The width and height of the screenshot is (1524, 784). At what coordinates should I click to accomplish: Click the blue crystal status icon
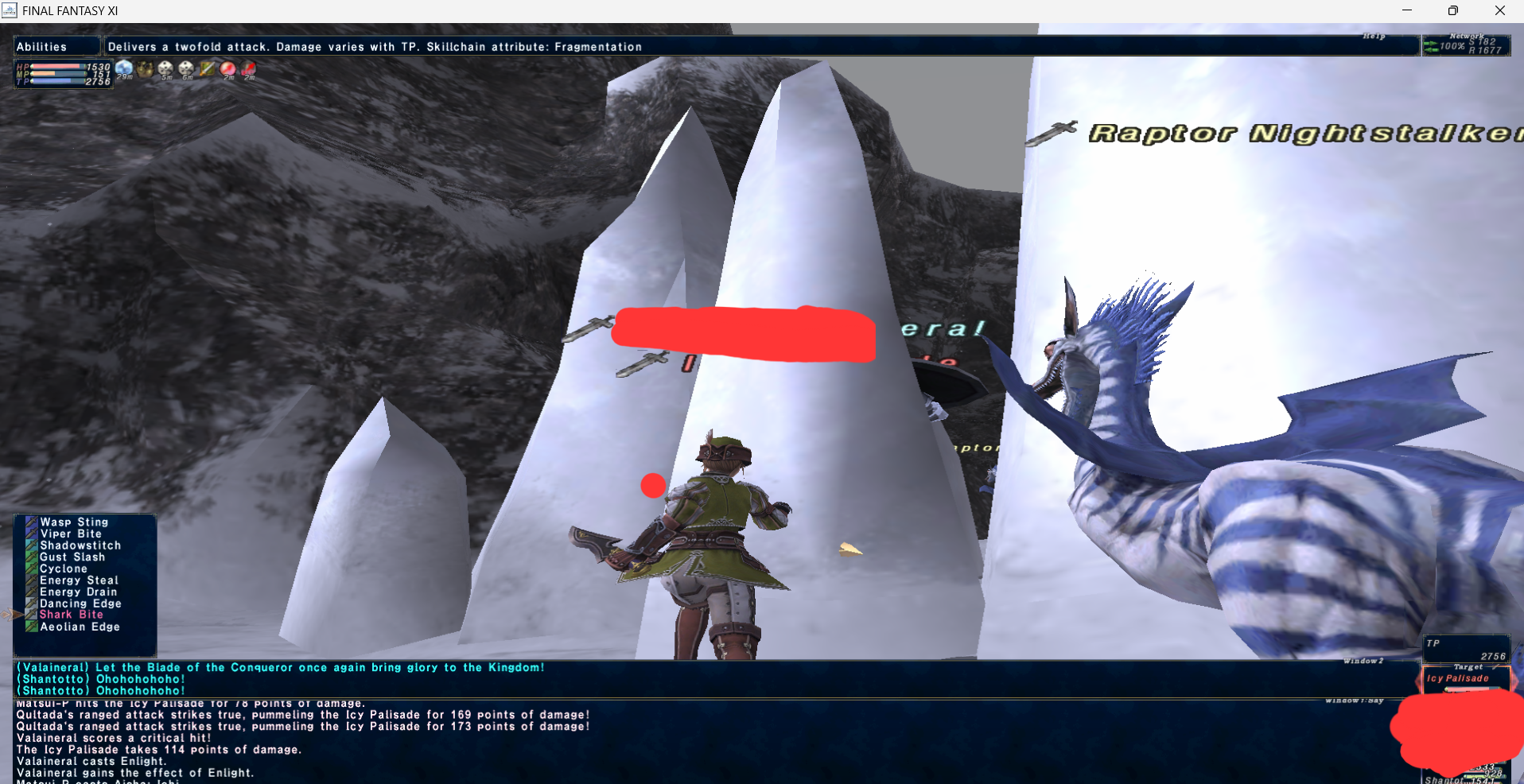124,69
